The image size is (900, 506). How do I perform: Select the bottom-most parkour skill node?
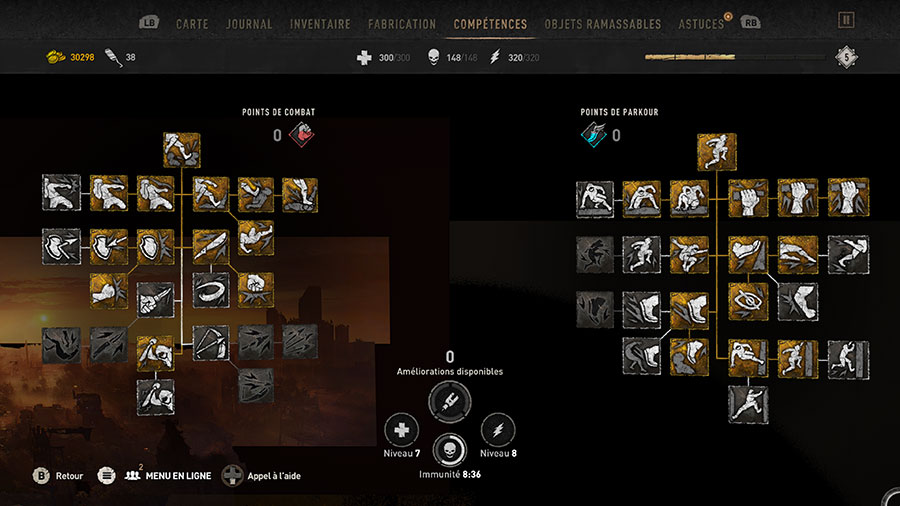coord(747,402)
